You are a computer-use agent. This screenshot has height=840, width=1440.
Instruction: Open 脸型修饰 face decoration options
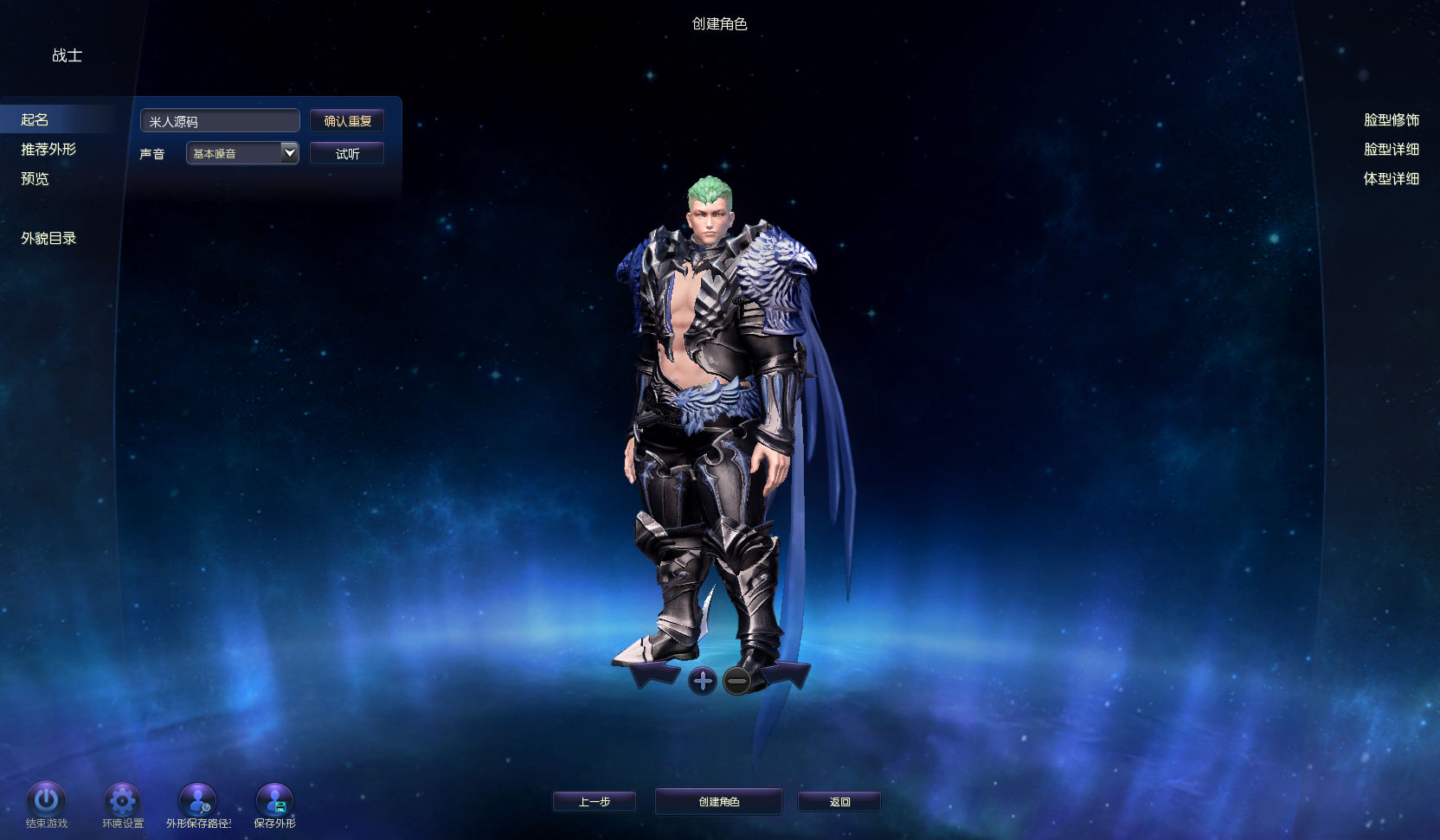coord(1391,119)
